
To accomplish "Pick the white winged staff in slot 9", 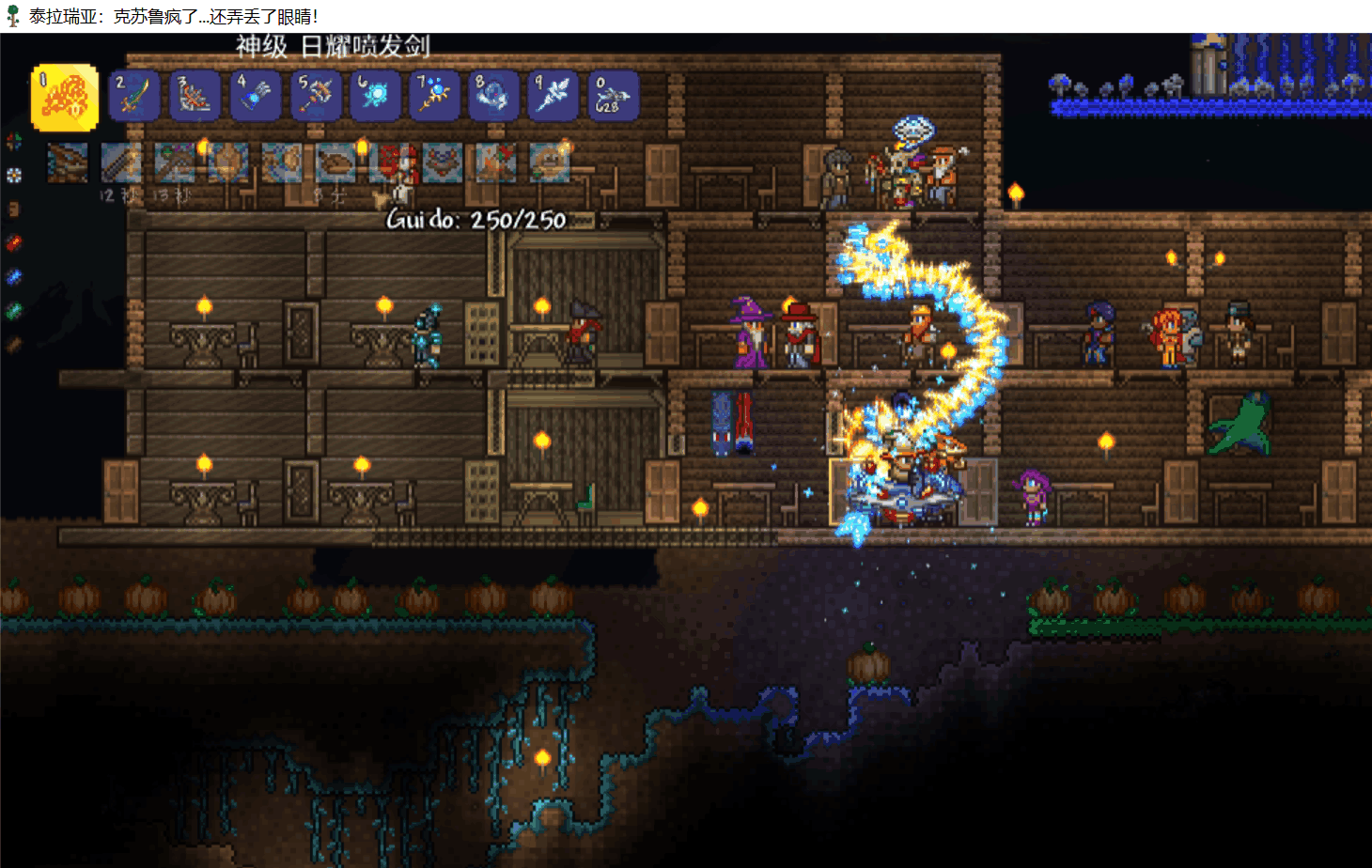I will [553, 96].
